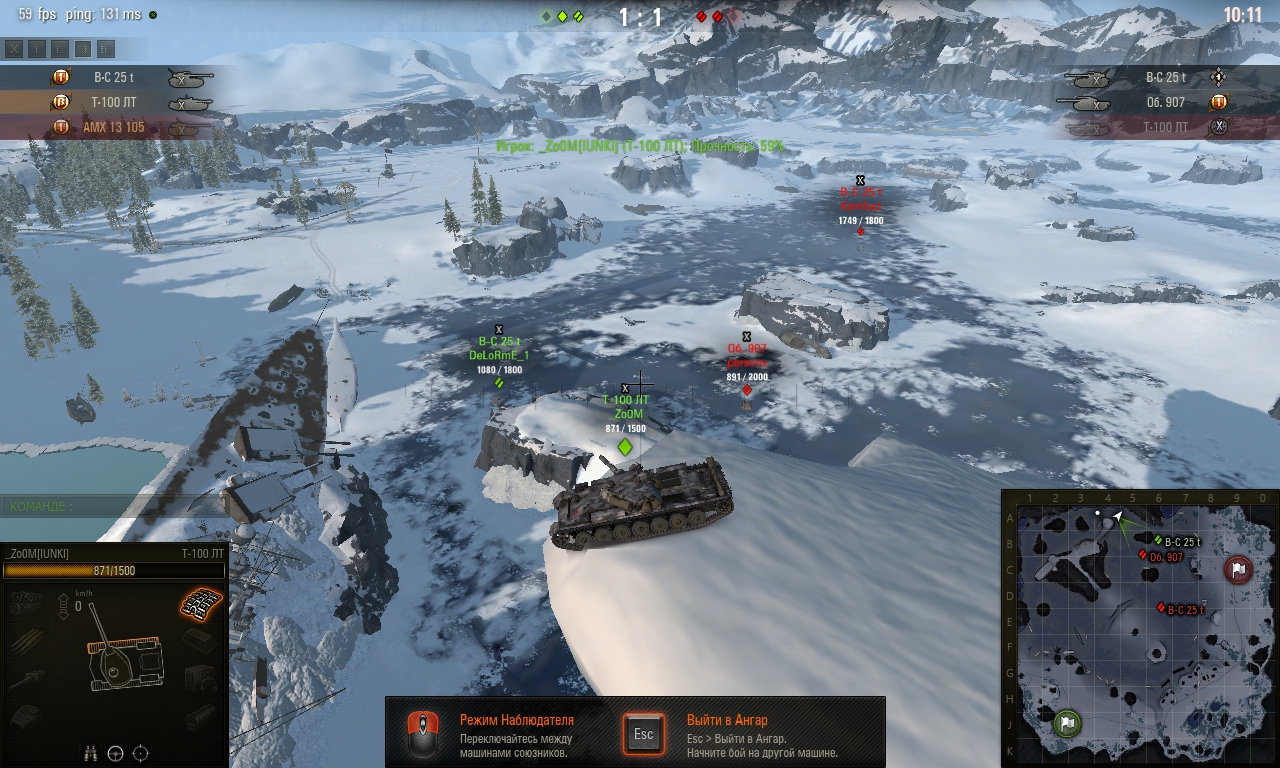1280x768 pixels.
Task: Click the ammo rack shells icon
Action: tap(26, 641)
